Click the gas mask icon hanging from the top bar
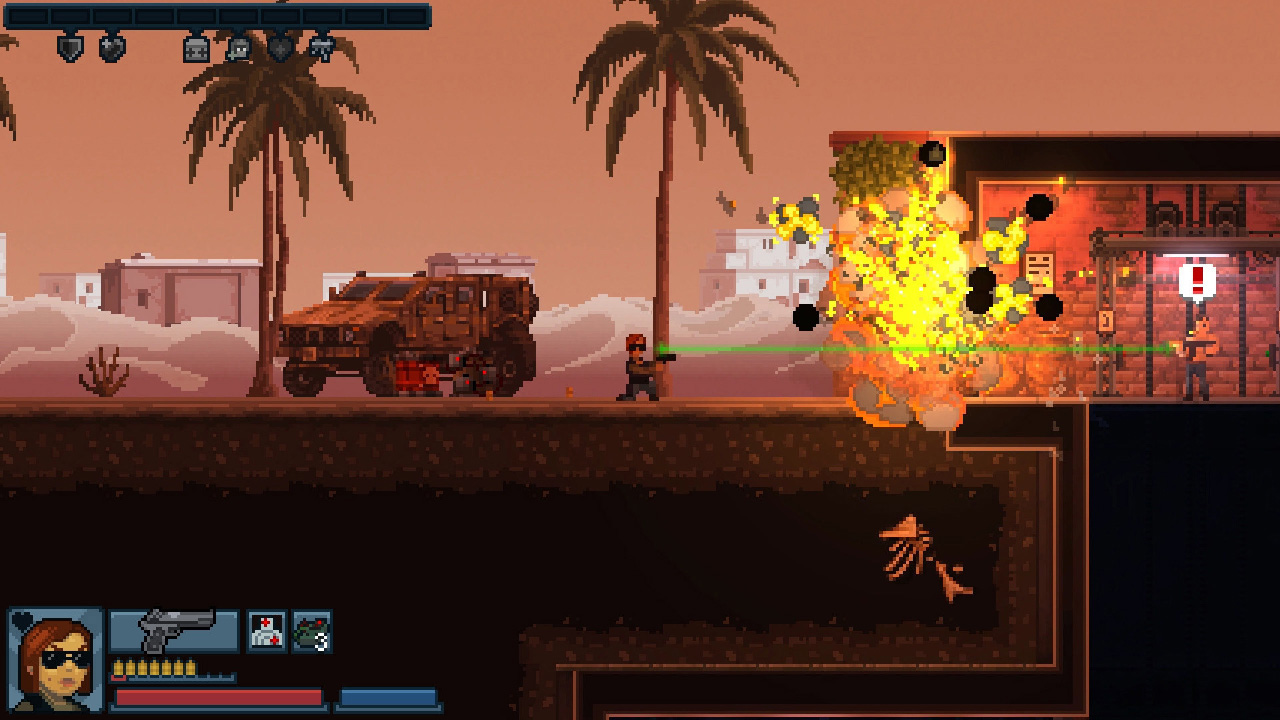 [237, 49]
